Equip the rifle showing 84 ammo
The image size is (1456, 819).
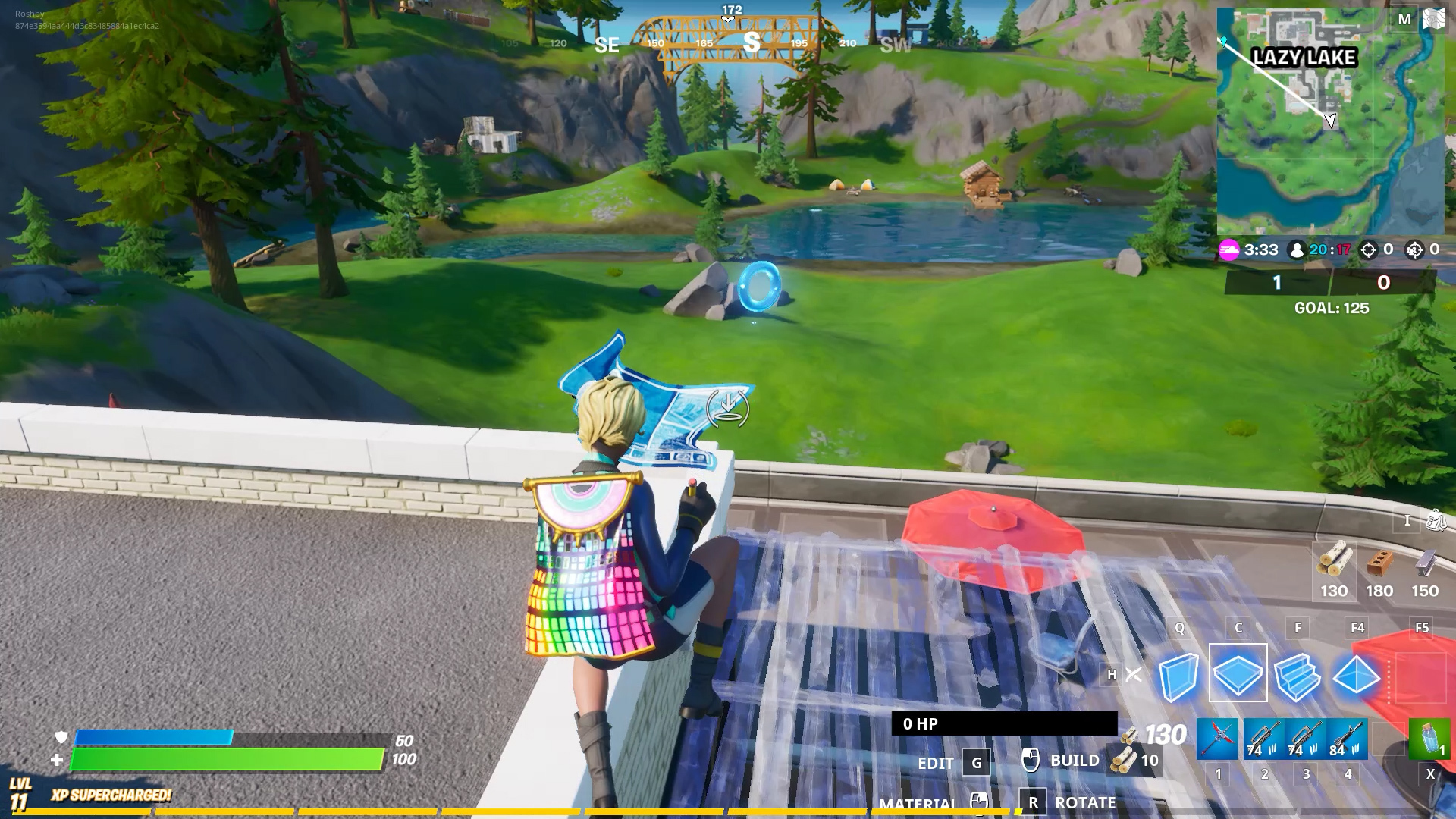(x=1347, y=739)
